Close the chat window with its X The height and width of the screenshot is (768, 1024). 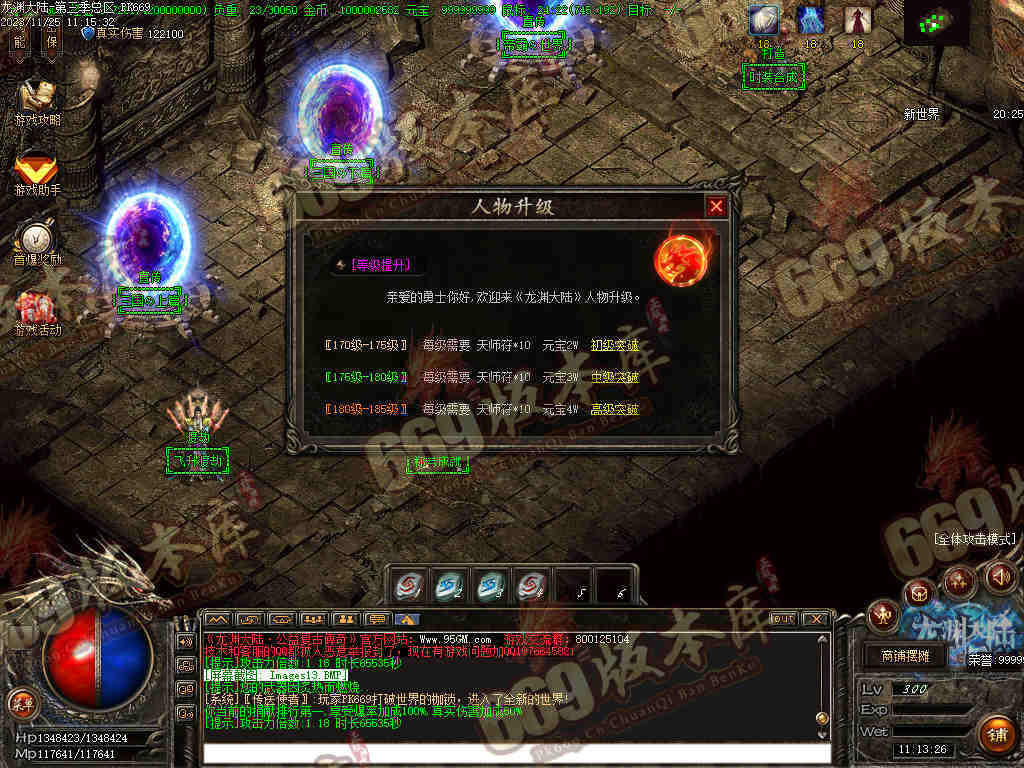[816, 619]
